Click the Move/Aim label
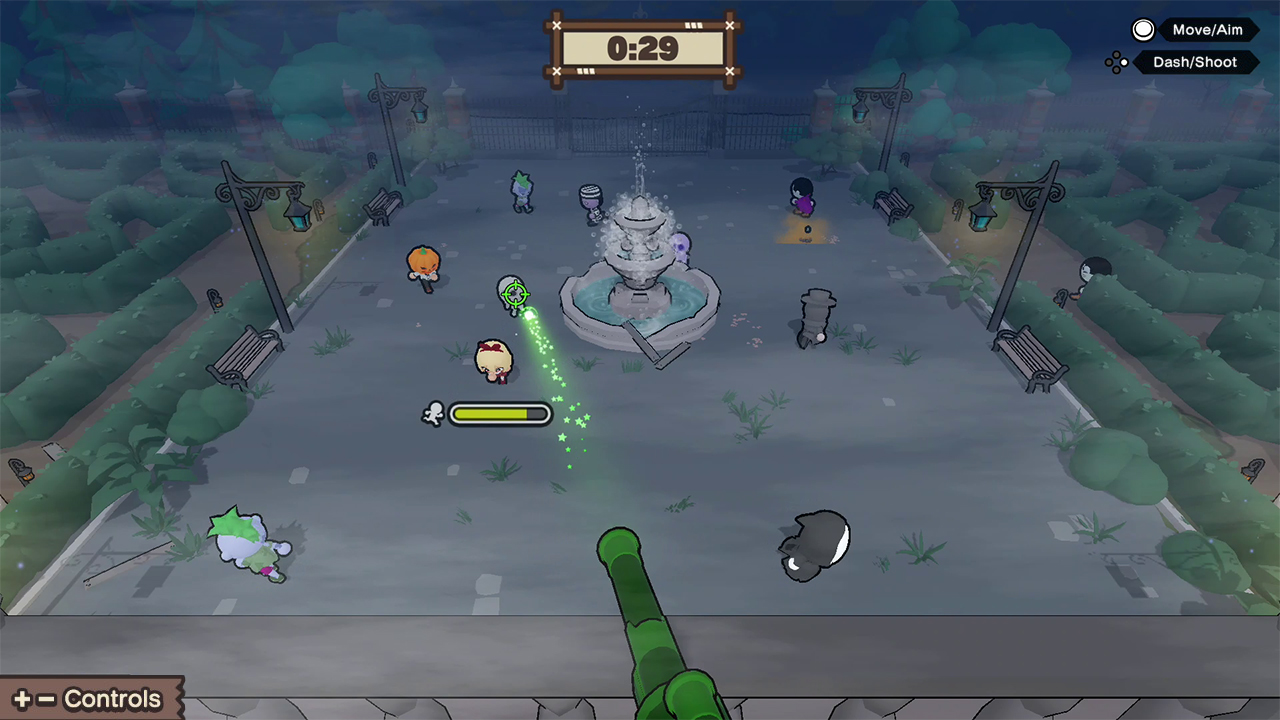Image resolution: width=1280 pixels, height=720 pixels. 1207,29
